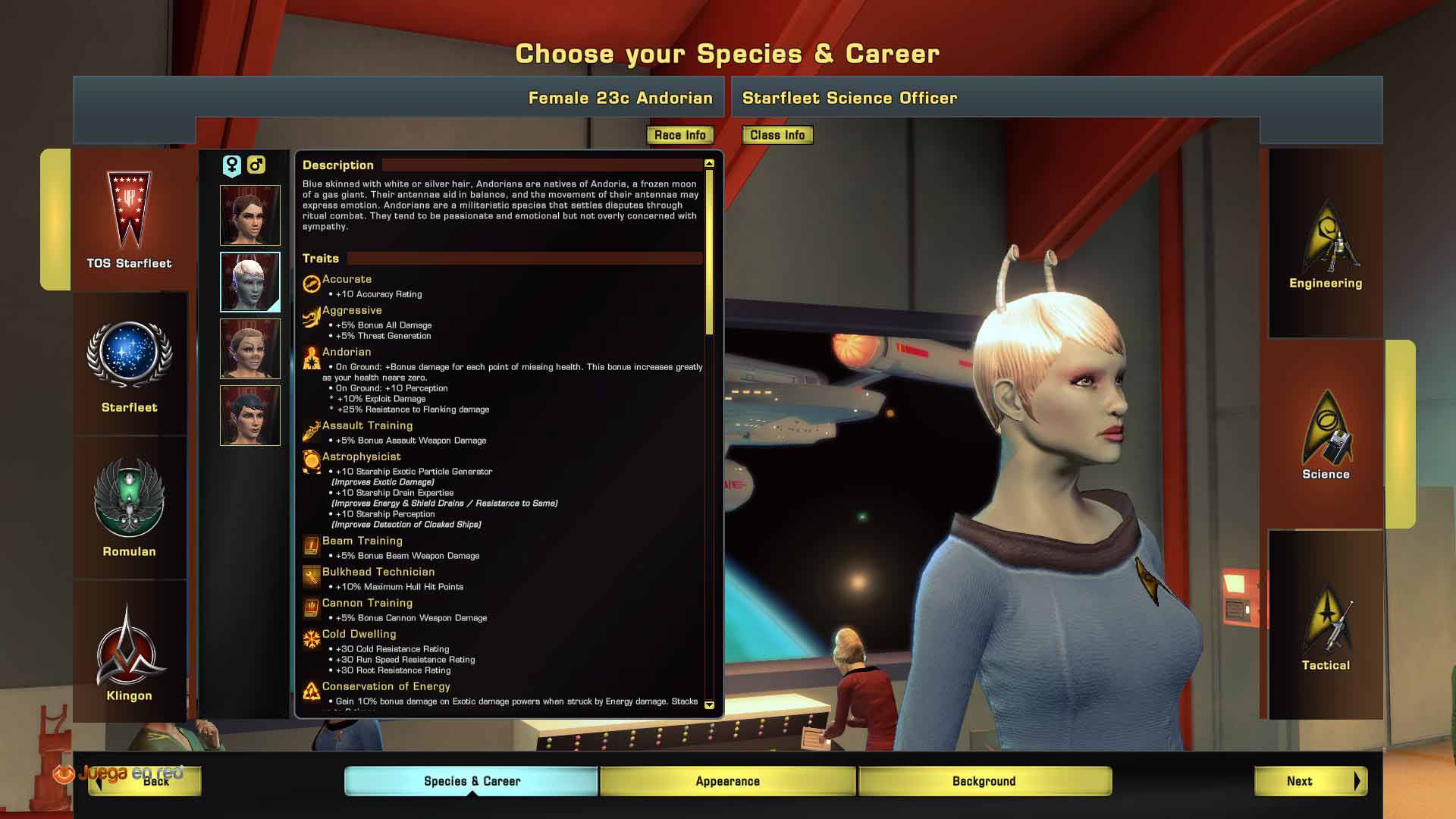The height and width of the screenshot is (819, 1456).
Task: Select the TOS Starfleet faction
Action: [129, 220]
